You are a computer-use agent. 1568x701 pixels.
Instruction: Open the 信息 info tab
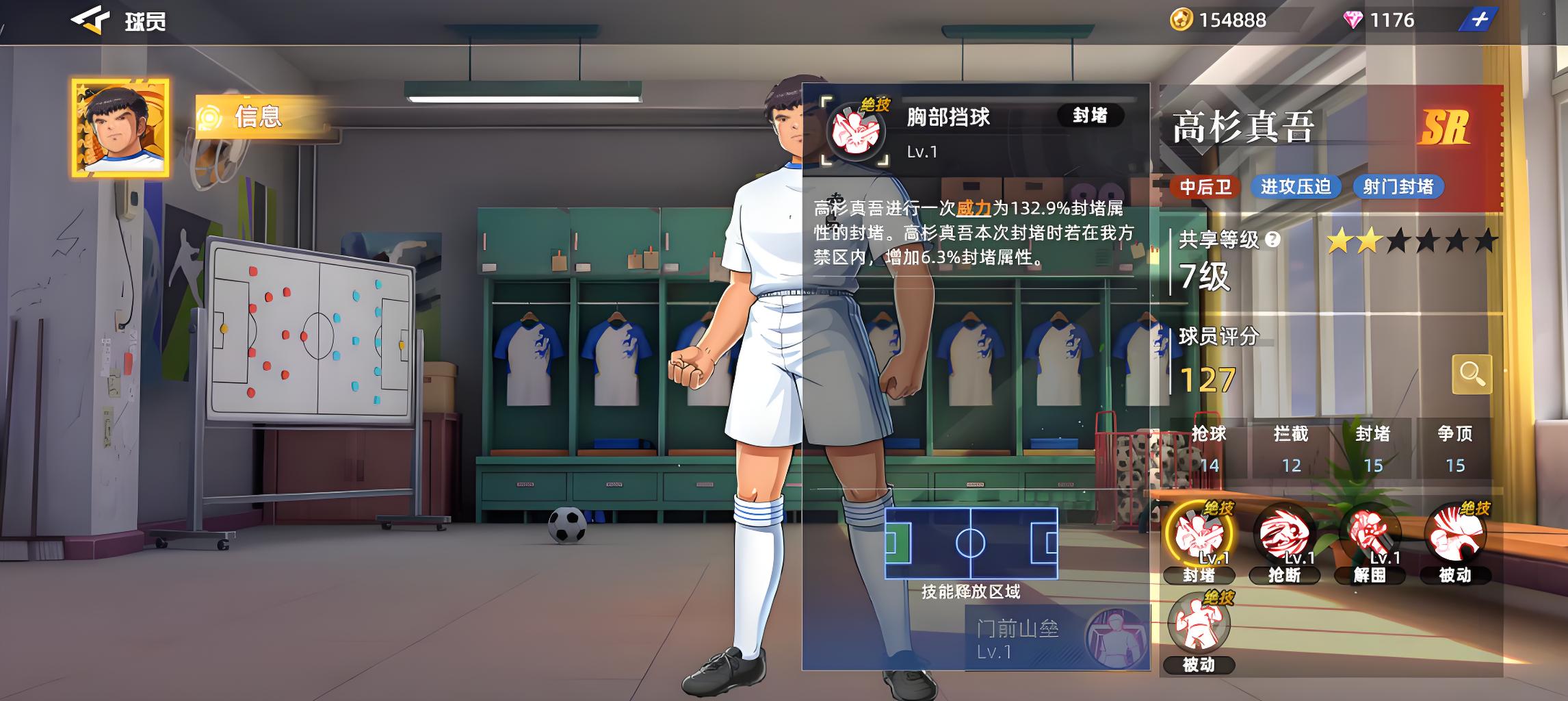click(x=257, y=117)
